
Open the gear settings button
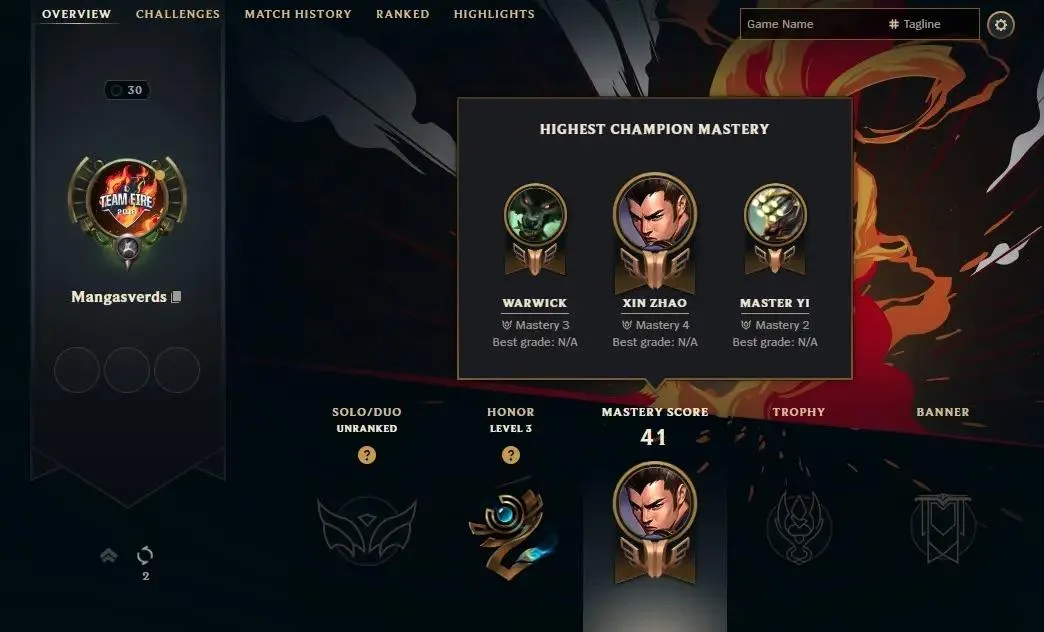(x=1000, y=25)
